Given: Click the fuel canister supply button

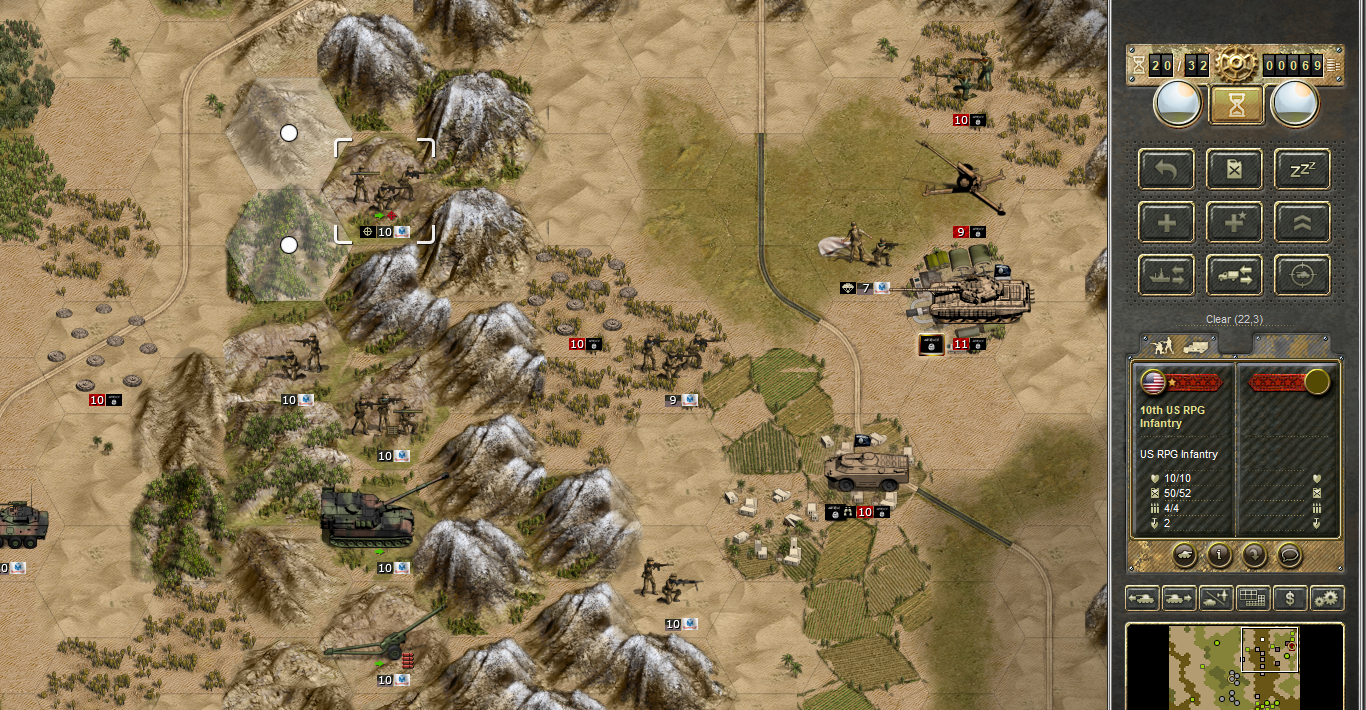Looking at the screenshot, I should point(1234,169).
